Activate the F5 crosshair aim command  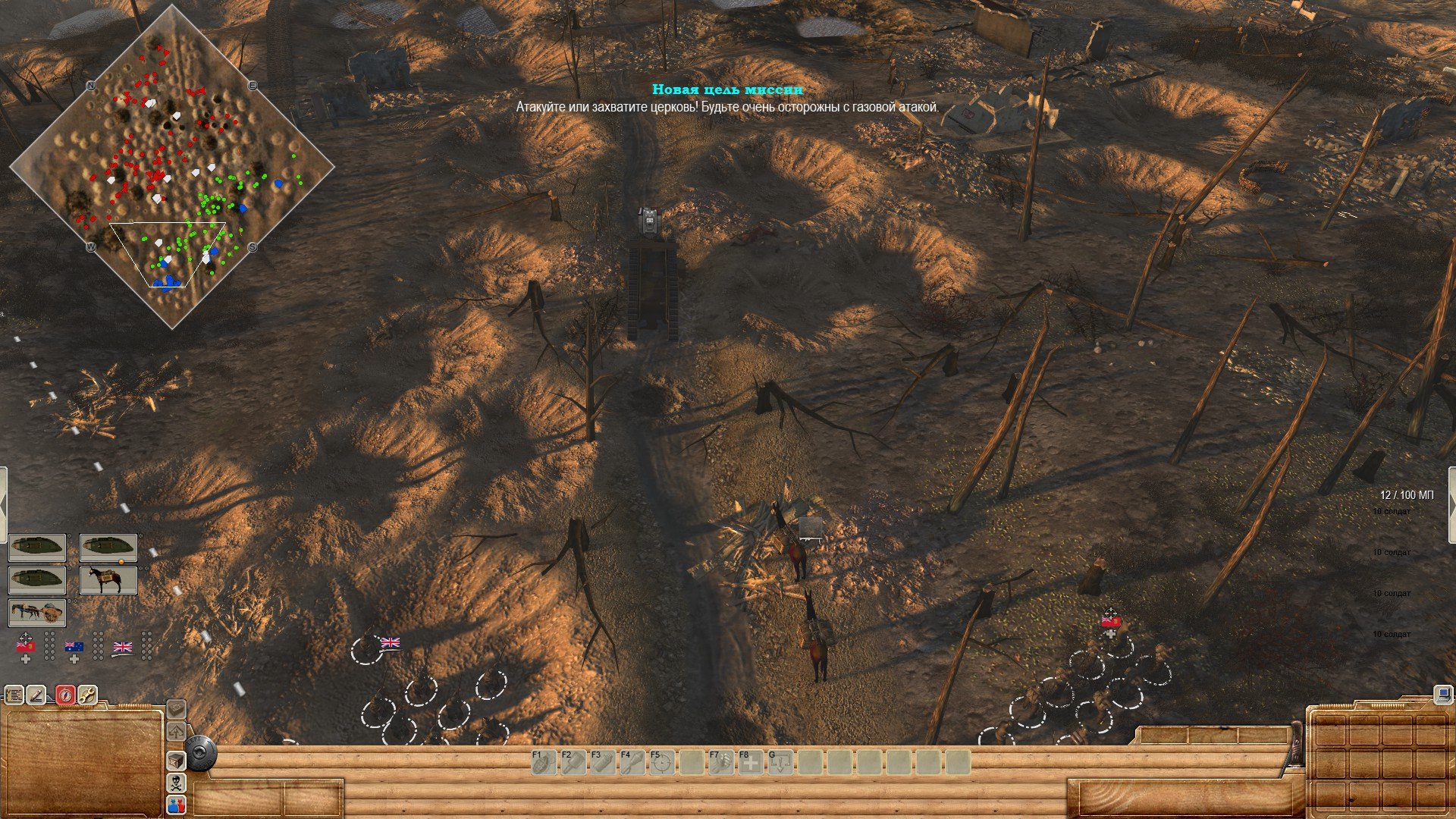(x=662, y=762)
